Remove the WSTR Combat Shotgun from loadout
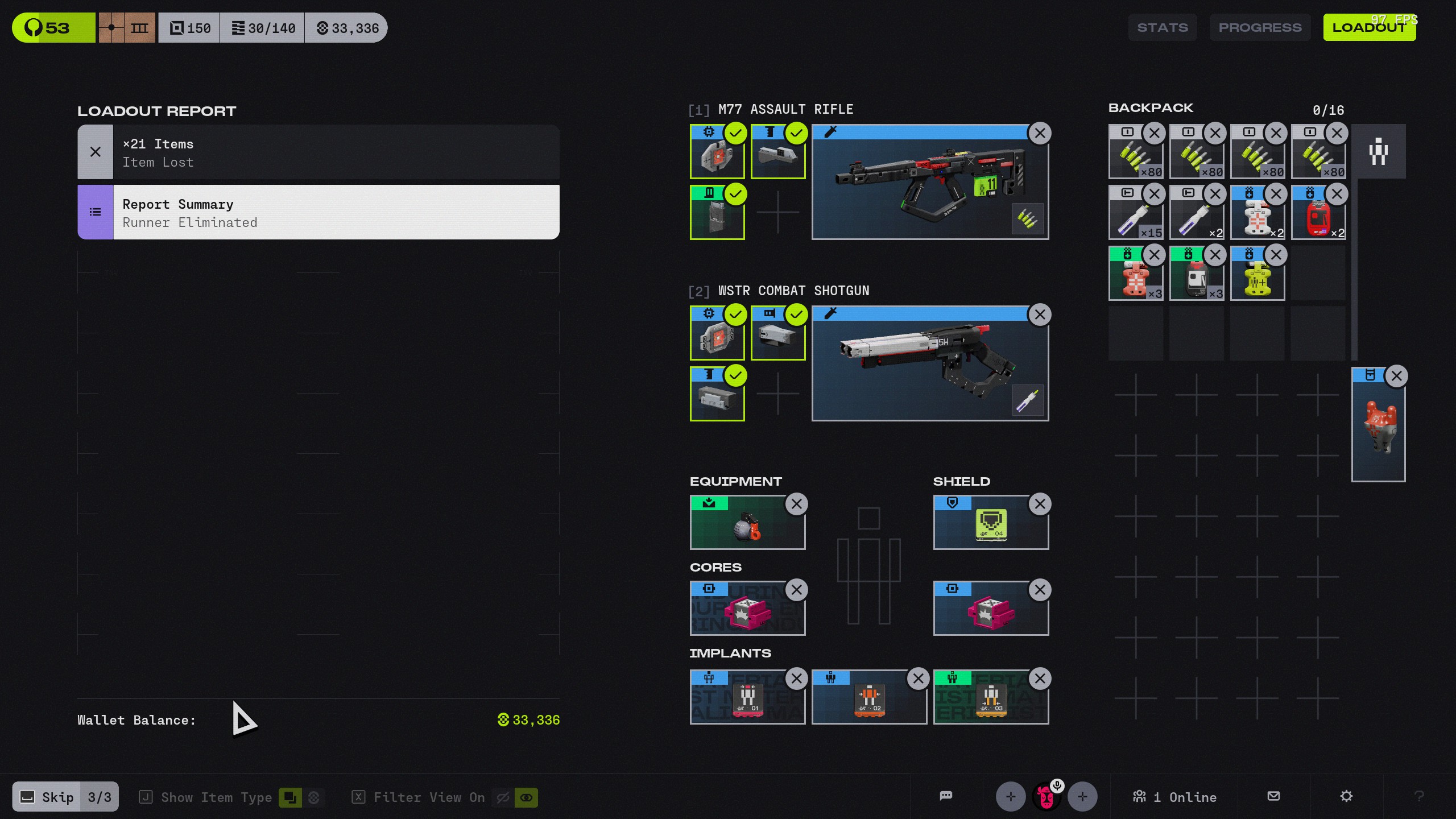Image resolution: width=1456 pixels, height=819 pixels. click(1040, 315)
